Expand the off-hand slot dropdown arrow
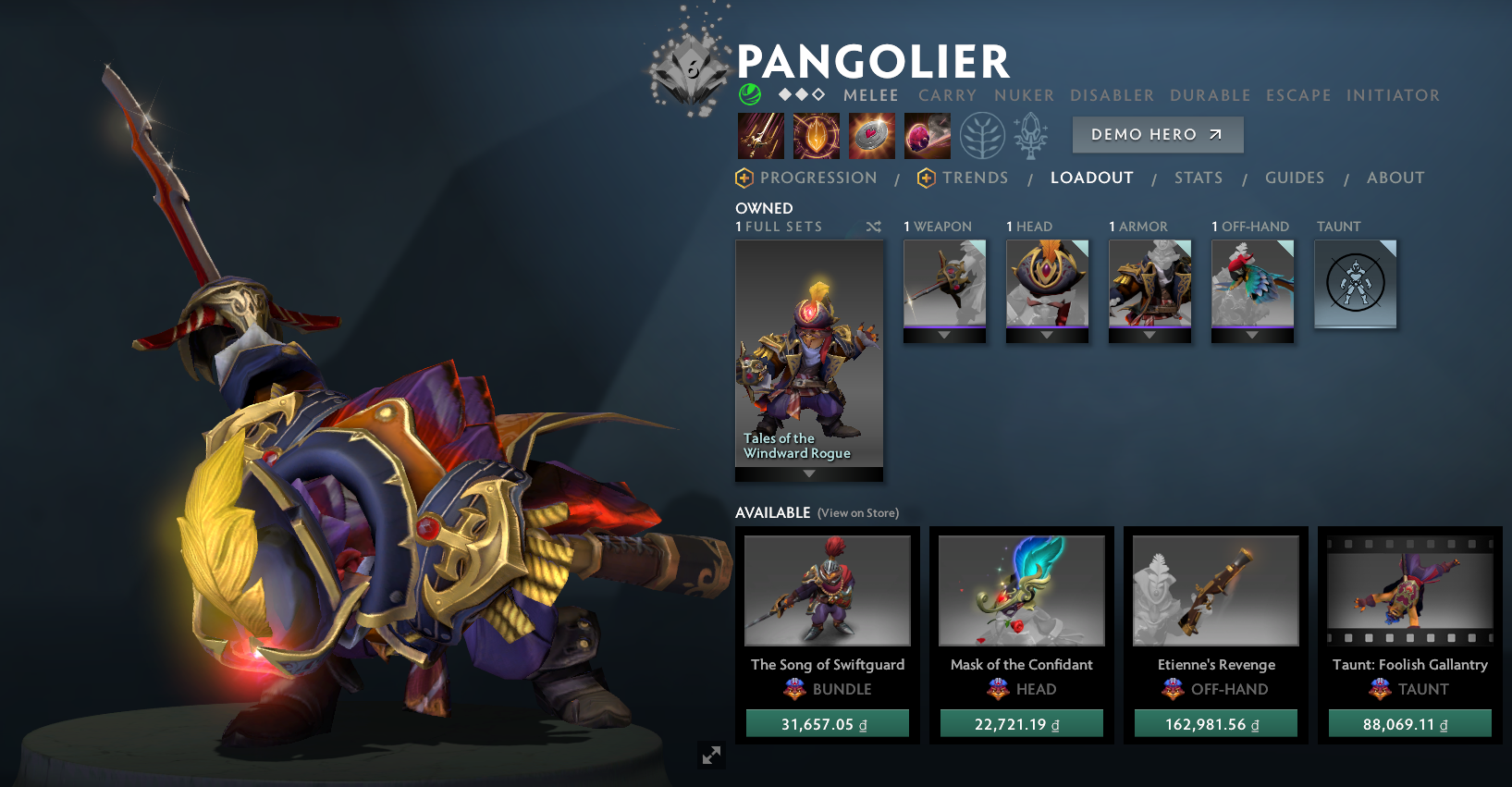Viewport: 1512px width, 787px height. point(1252,335)
